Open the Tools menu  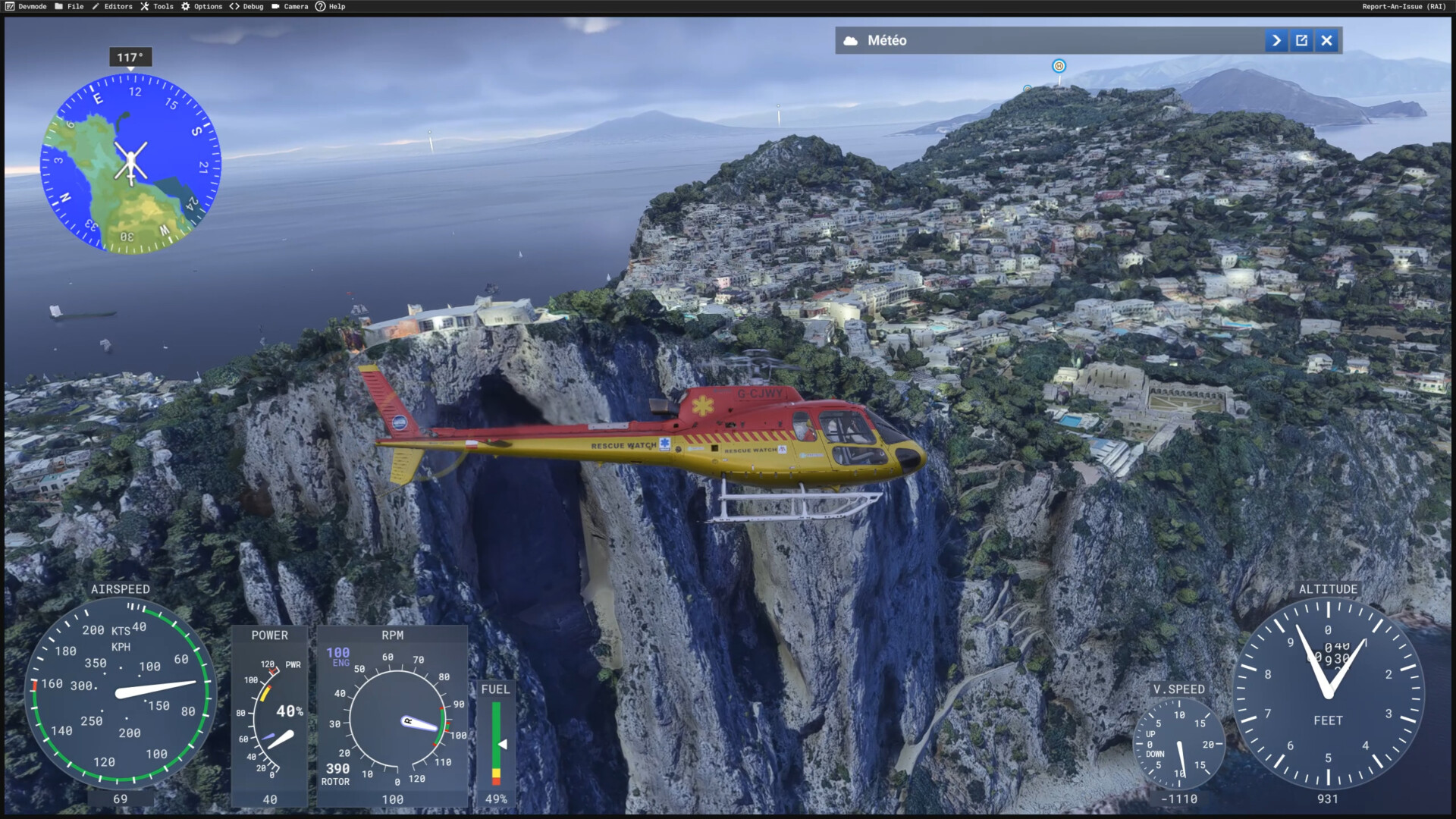[157, 7]
